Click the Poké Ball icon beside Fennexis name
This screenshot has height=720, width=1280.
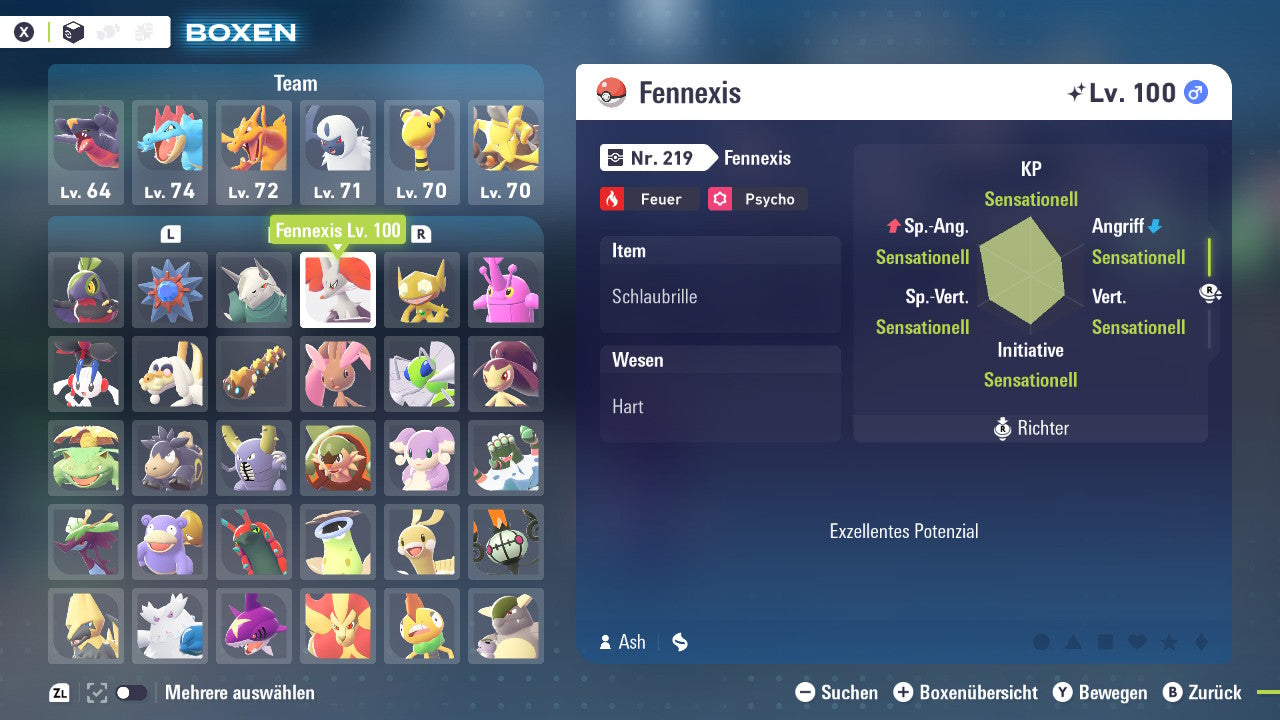click(x=613, y=92)
